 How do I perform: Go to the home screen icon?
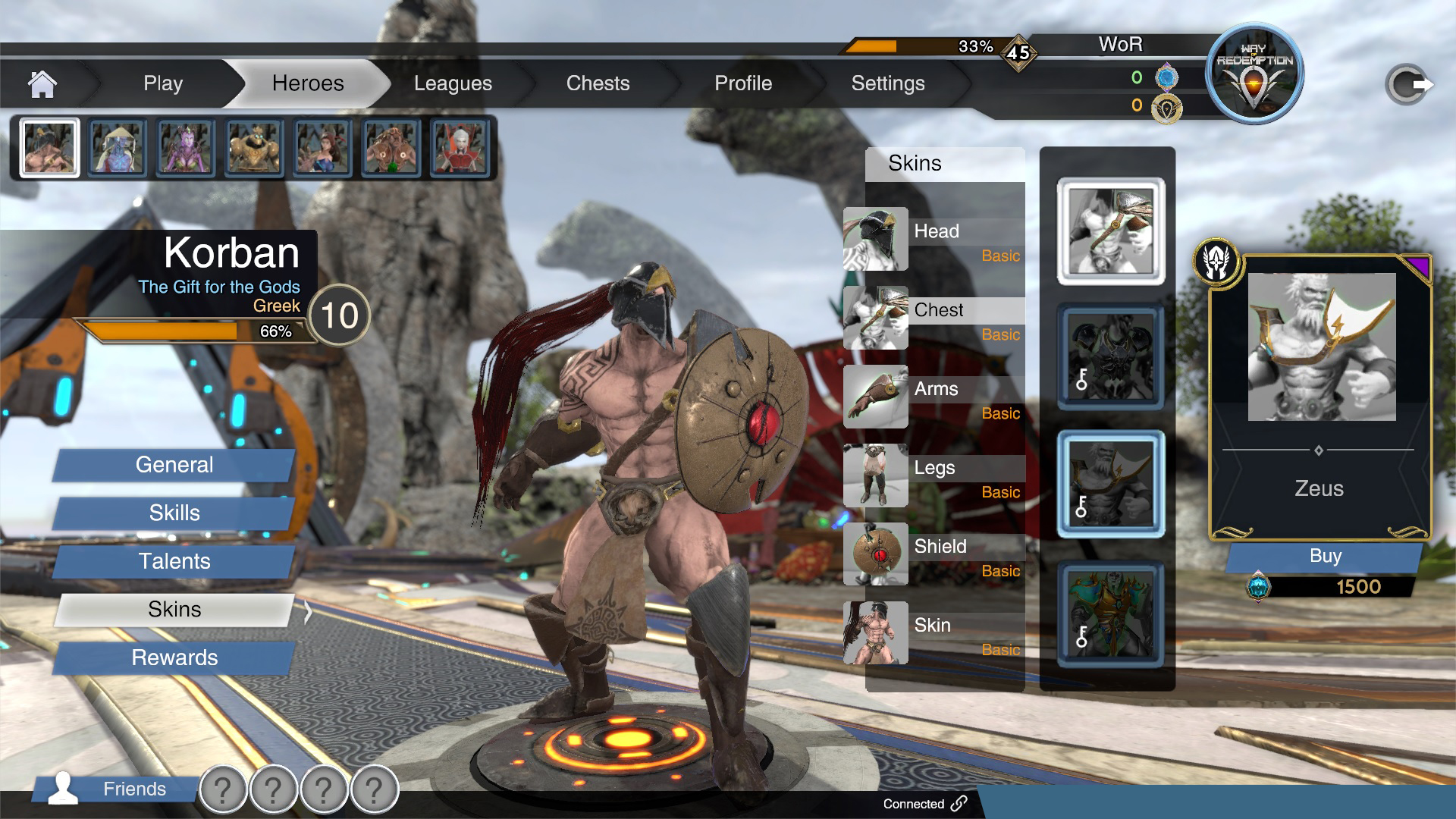42,83
